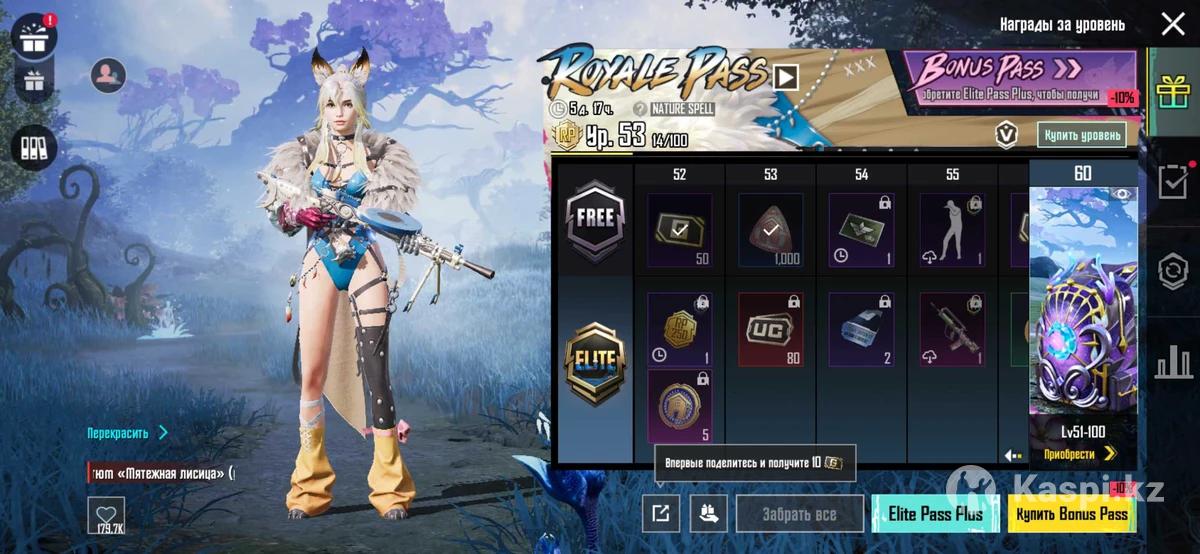This screenshot has width=1200, height=554.
Task: Select the level 55 emote reward
Action: pos(952,231)
